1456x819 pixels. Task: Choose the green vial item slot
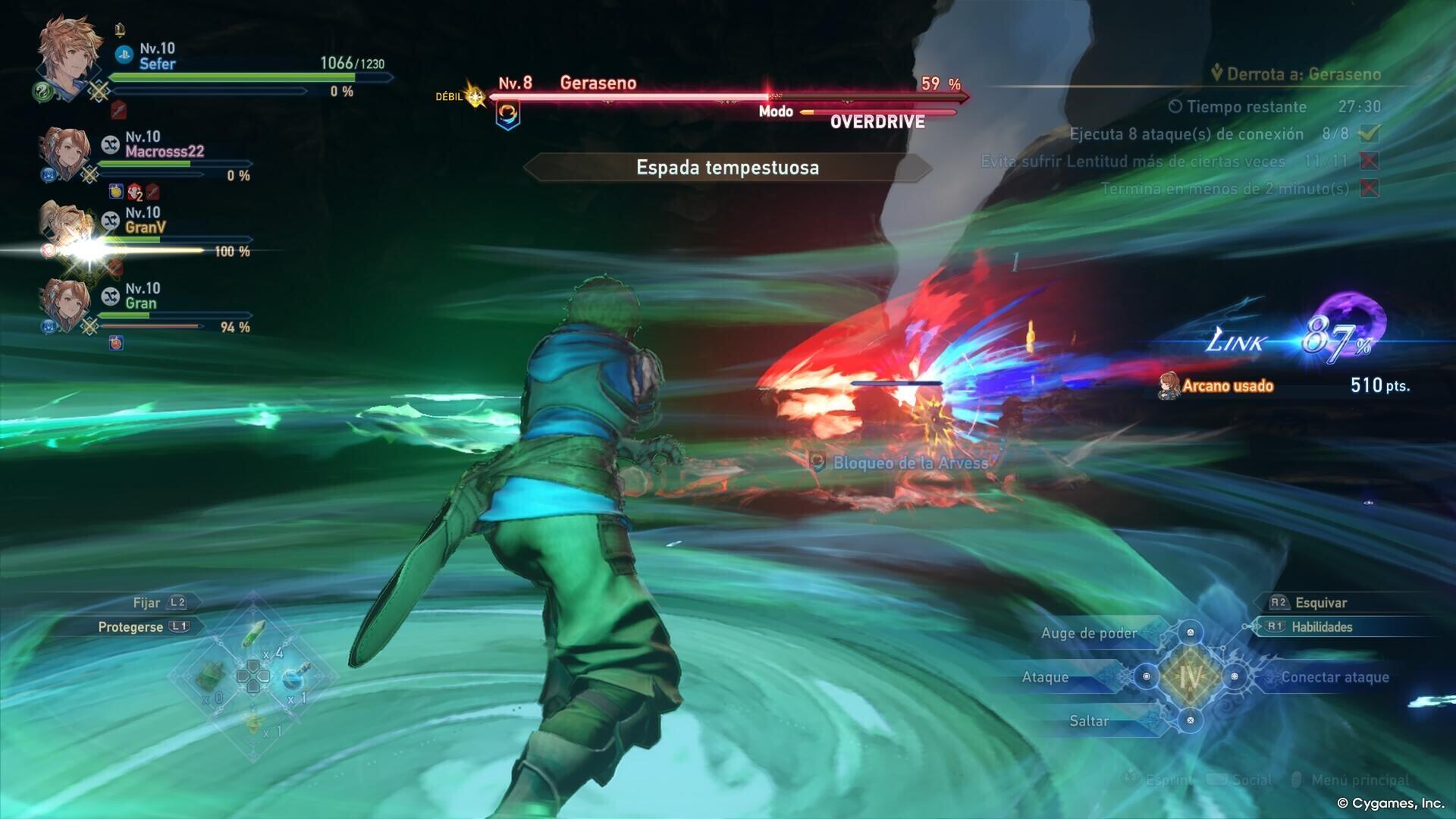pos(255,634)
